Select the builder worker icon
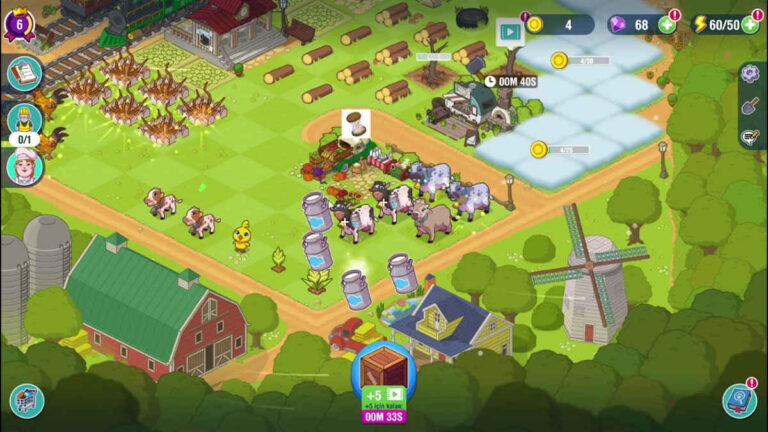 coord(24,120)
